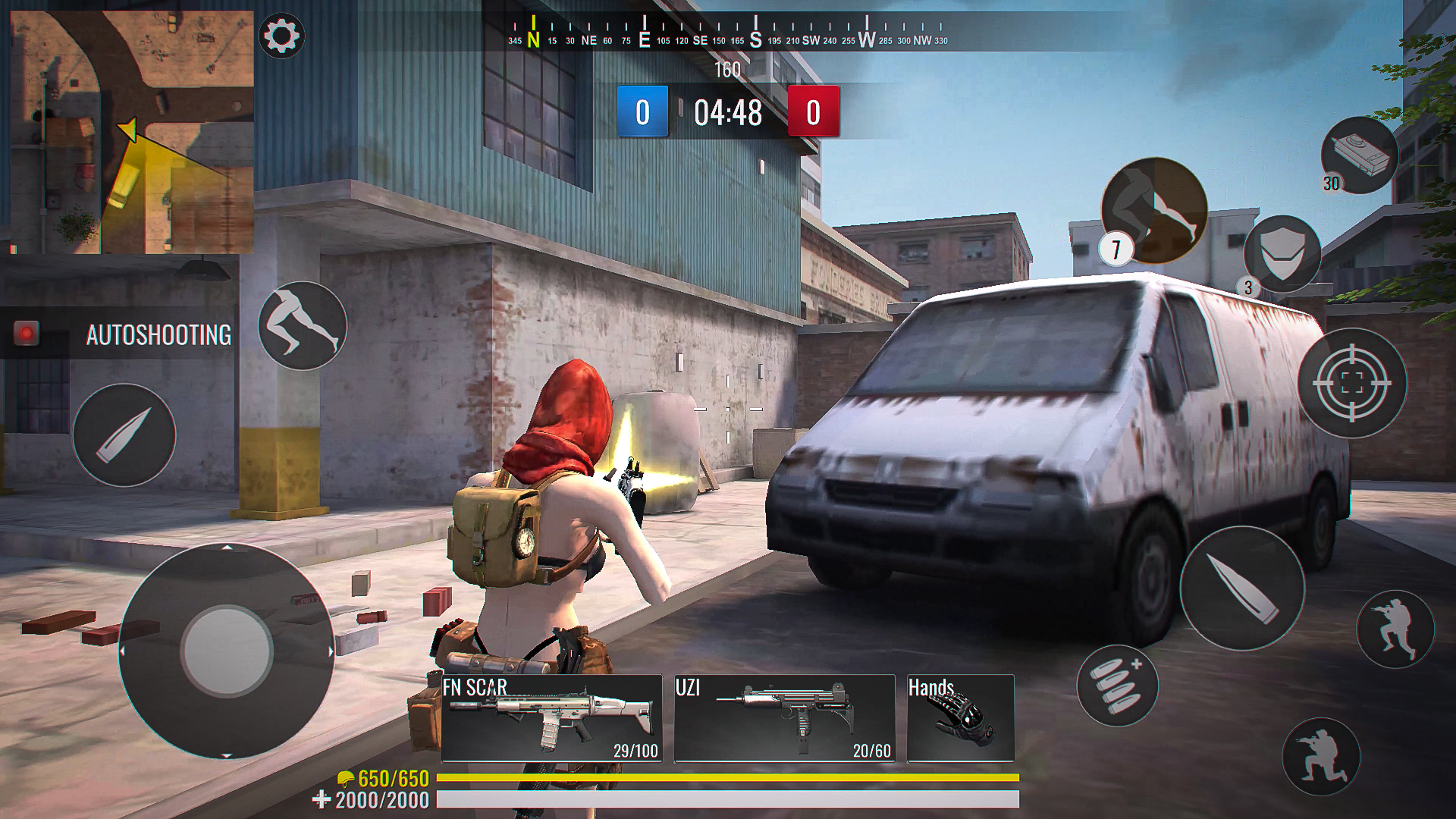Click the minimap in the corner
Viewport: 1456px width, 819px height.
[132, 132]
